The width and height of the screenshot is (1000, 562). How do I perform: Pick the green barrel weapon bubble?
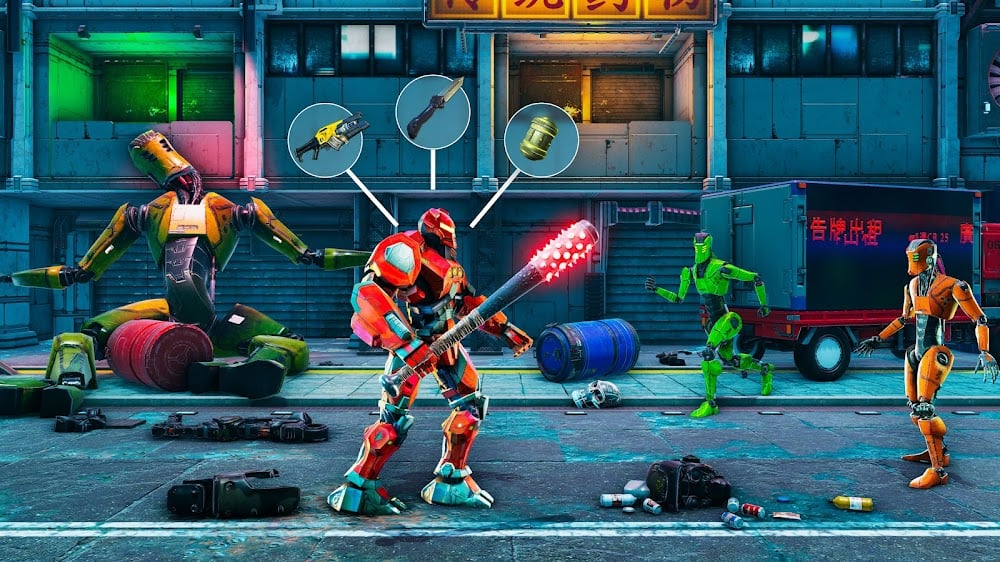point(541,140)
